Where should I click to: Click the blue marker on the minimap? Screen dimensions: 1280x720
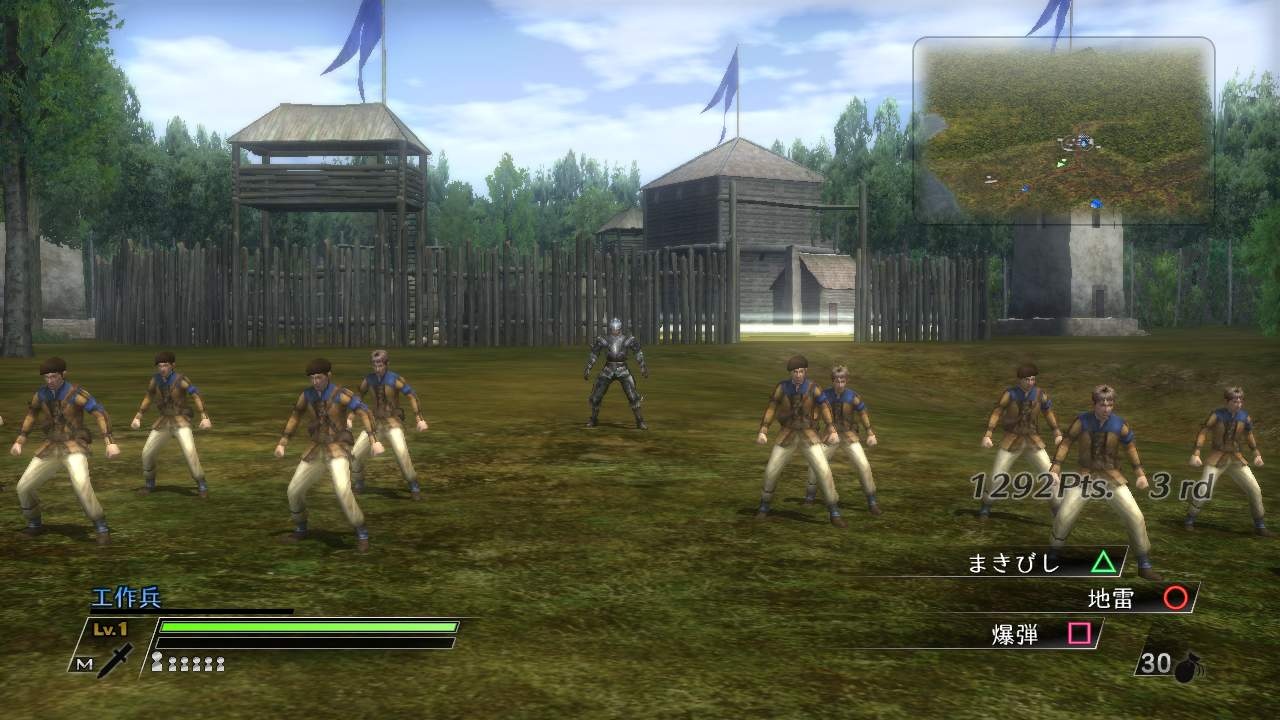click(1095, 202)
